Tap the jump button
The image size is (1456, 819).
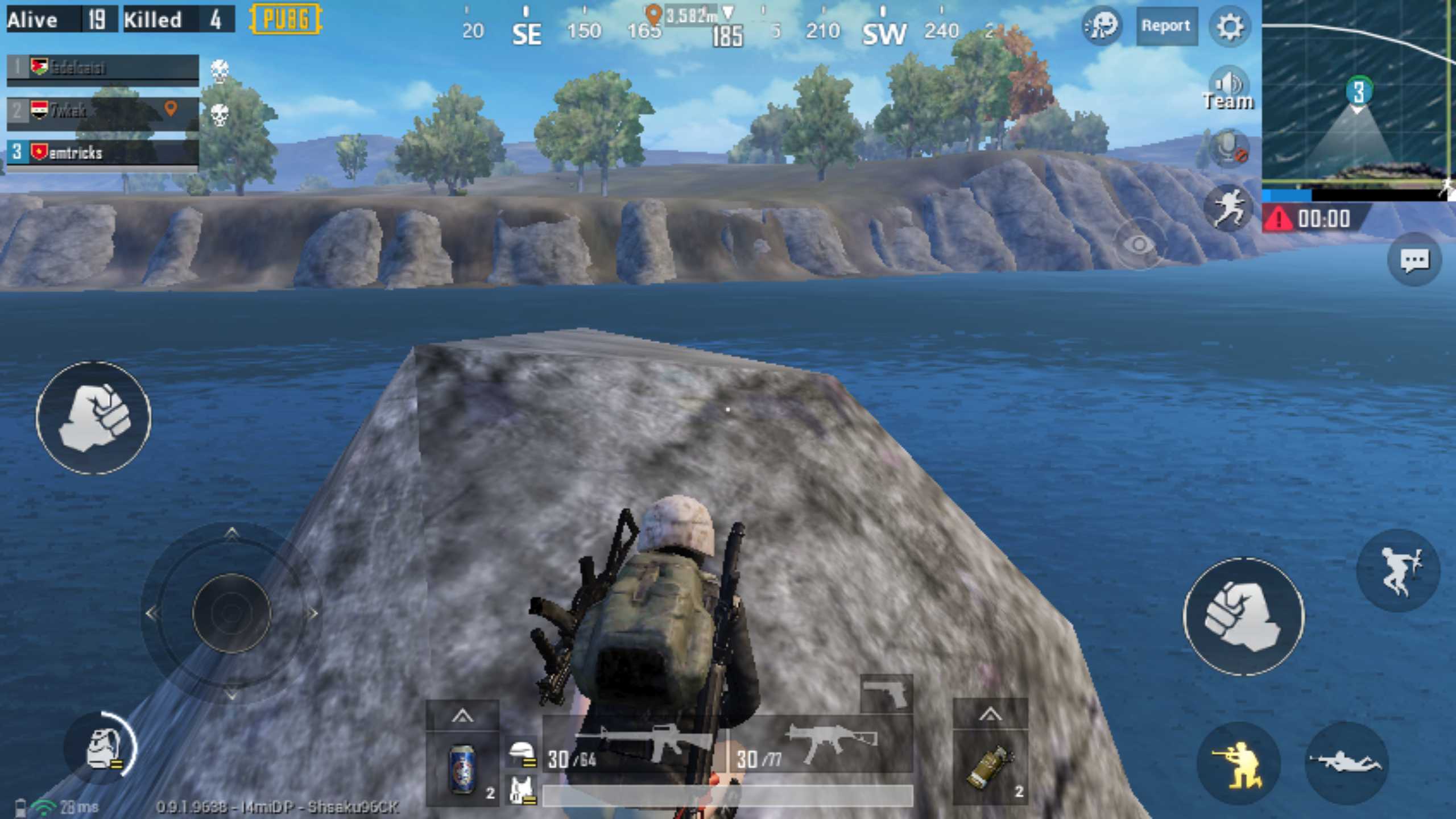(x=1399, y=570)
